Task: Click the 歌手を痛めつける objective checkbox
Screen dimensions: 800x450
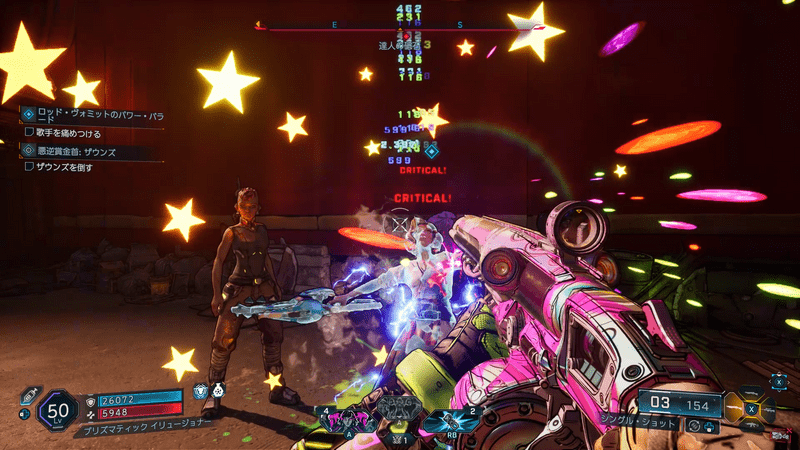Action: (29, 131)
